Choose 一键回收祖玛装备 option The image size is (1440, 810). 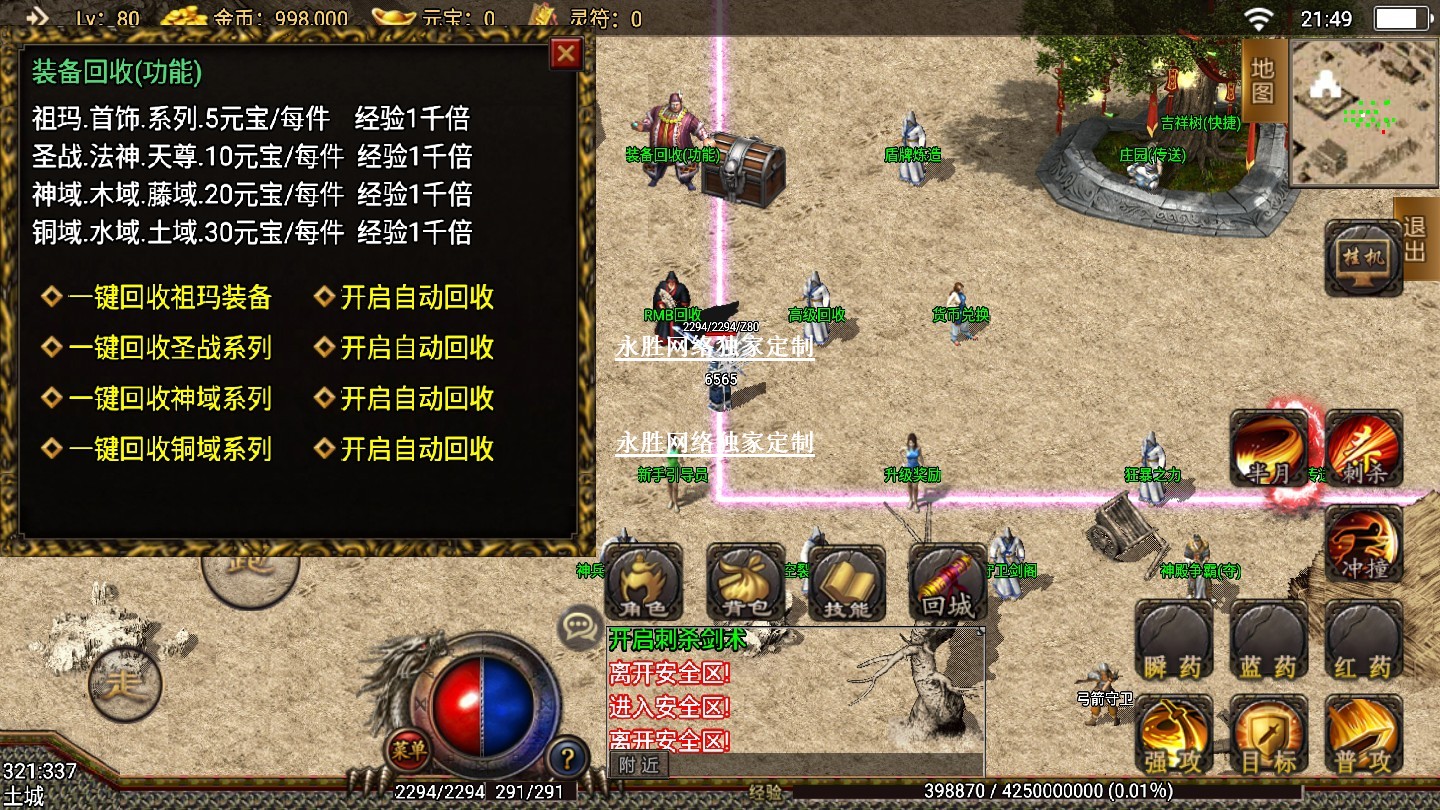[169, 298]
